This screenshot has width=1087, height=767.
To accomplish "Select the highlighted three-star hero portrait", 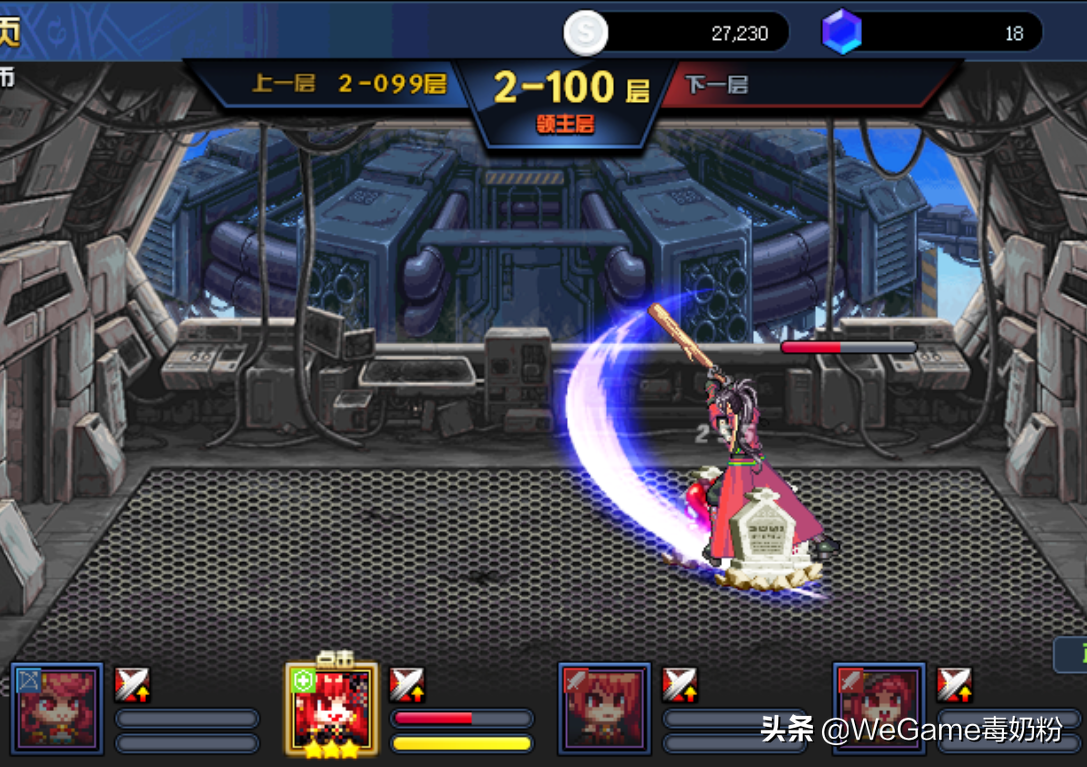I will [x=331, y=708].
